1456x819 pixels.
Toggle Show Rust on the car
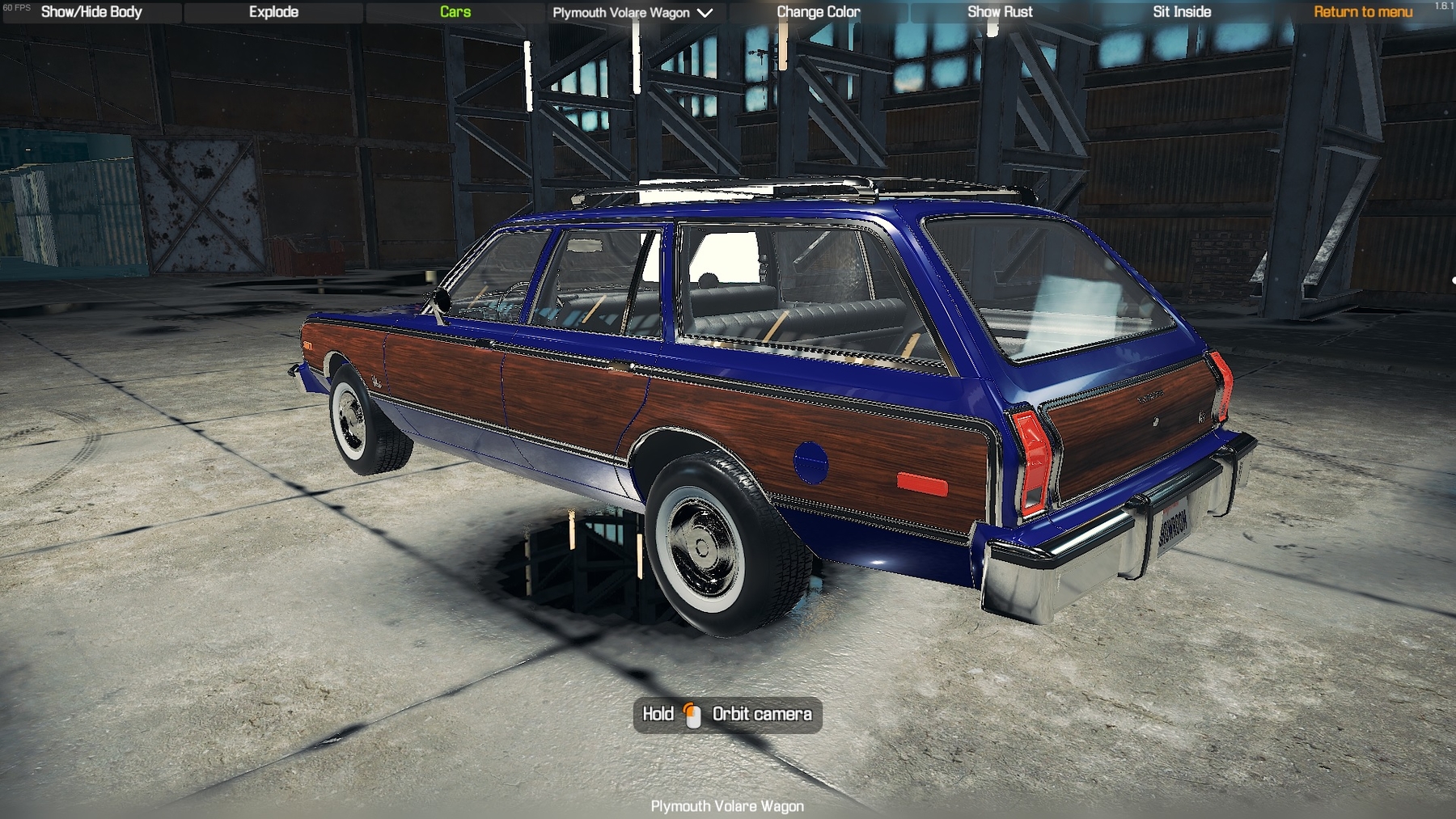[x=1000, y=12]
